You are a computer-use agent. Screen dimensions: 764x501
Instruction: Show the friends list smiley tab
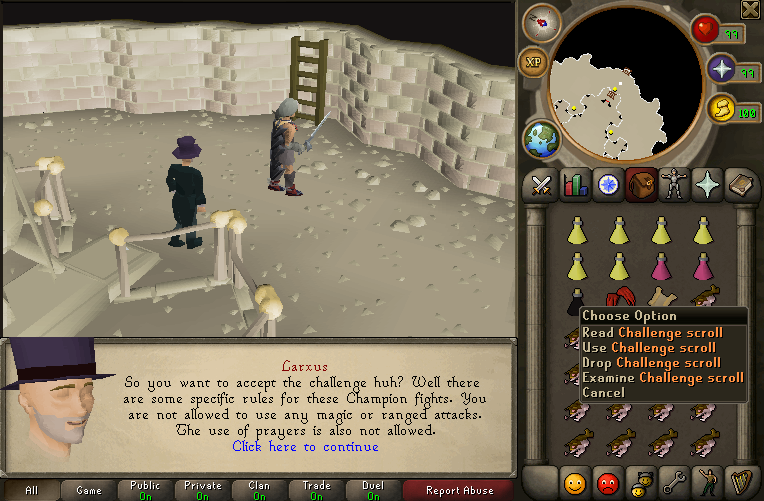point(575,482)
